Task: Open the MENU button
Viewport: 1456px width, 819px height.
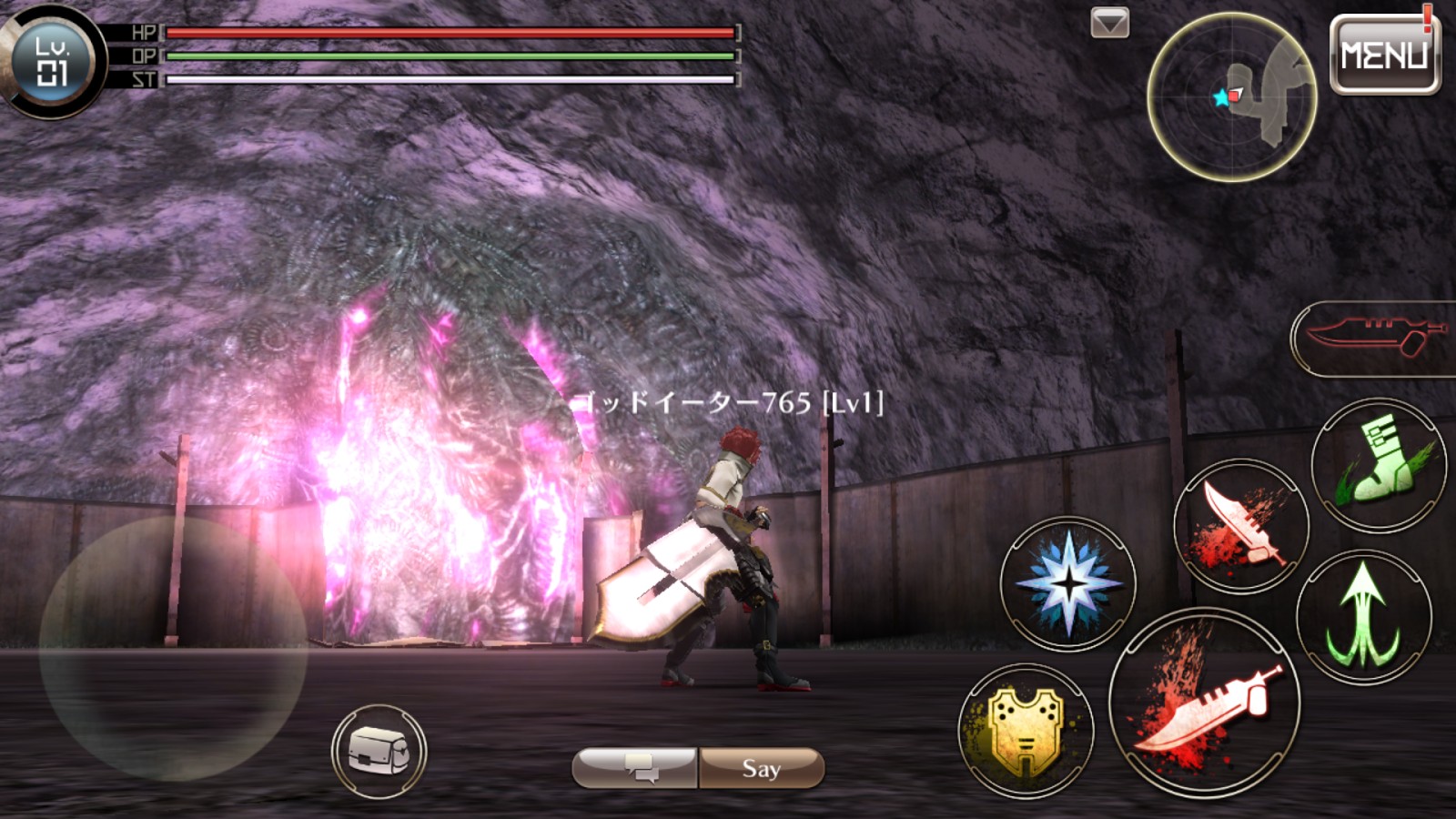Action: click(x=1384, y=56)
